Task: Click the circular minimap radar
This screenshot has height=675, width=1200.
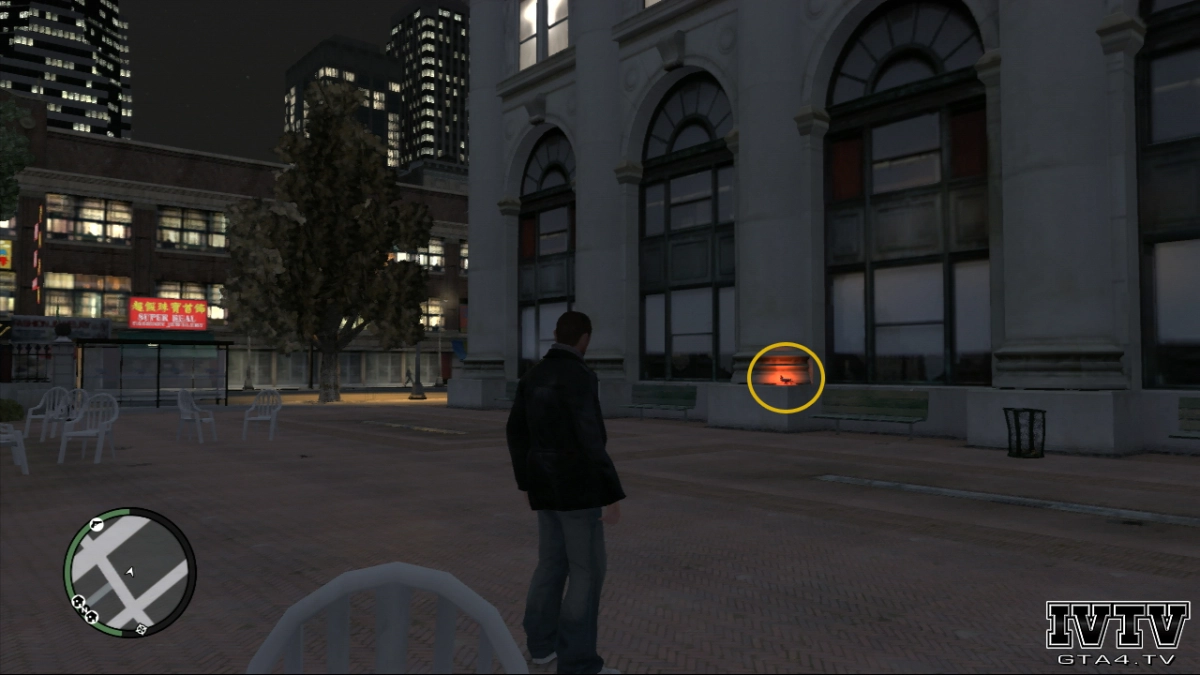Action: 130,572
